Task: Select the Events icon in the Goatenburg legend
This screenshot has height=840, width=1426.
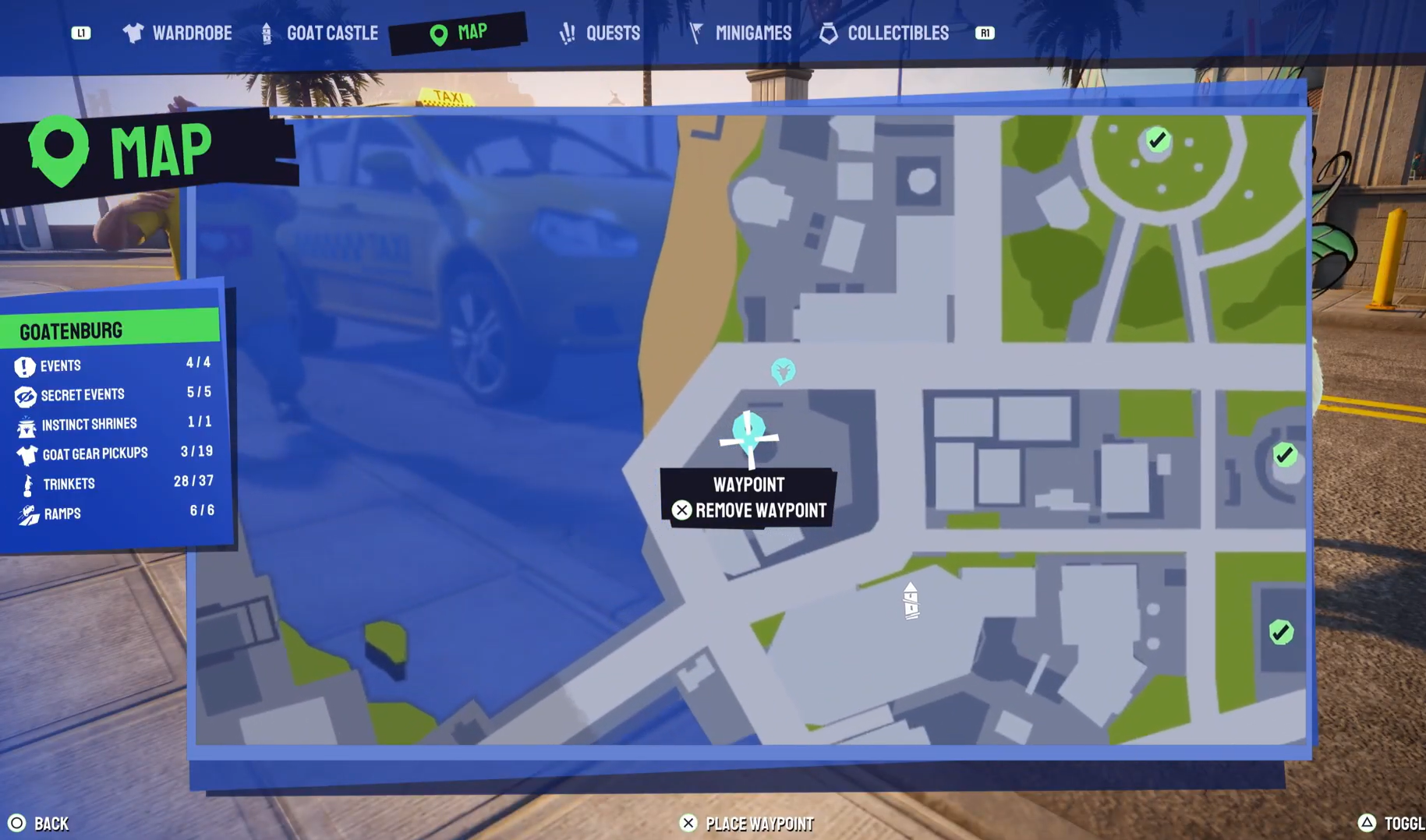Action: pos(25,365)
